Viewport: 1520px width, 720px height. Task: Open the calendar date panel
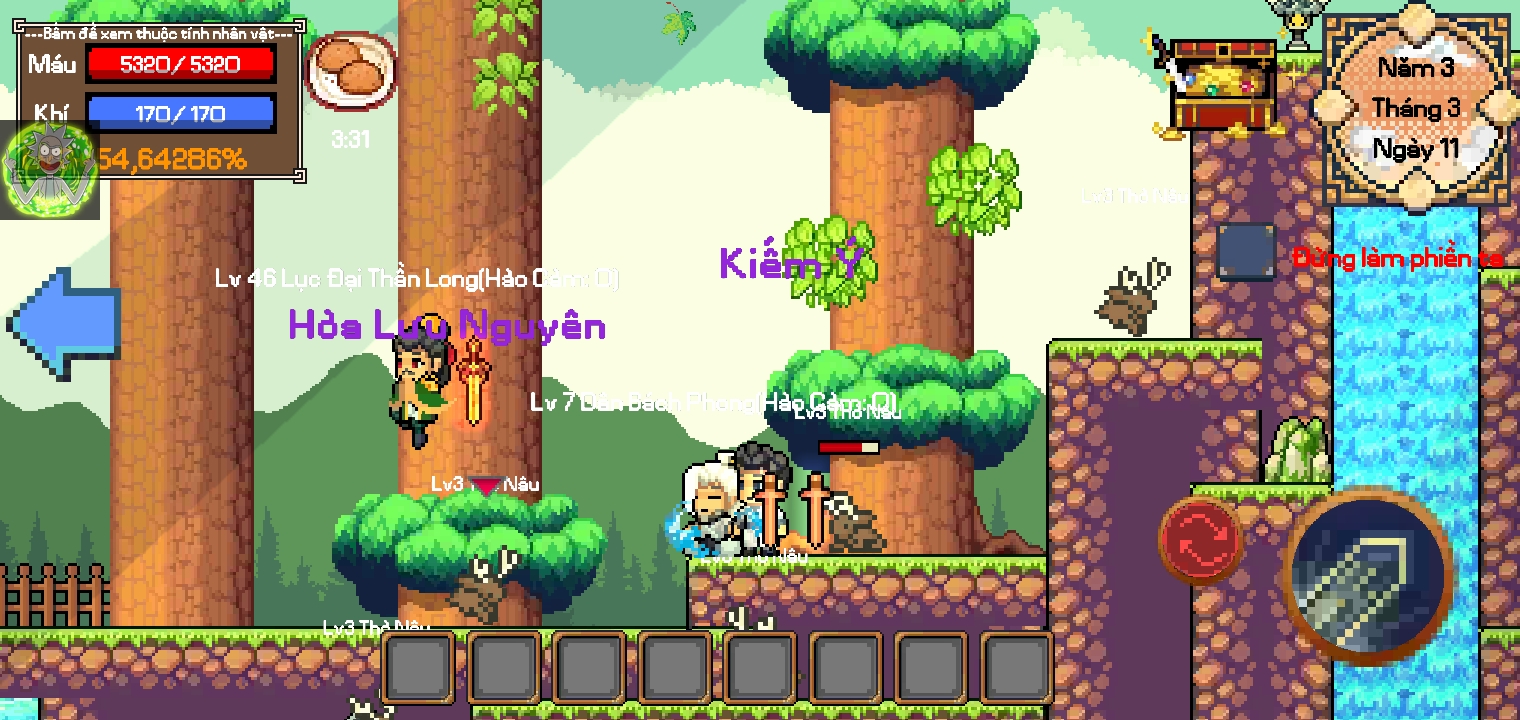pos(1417,108)
